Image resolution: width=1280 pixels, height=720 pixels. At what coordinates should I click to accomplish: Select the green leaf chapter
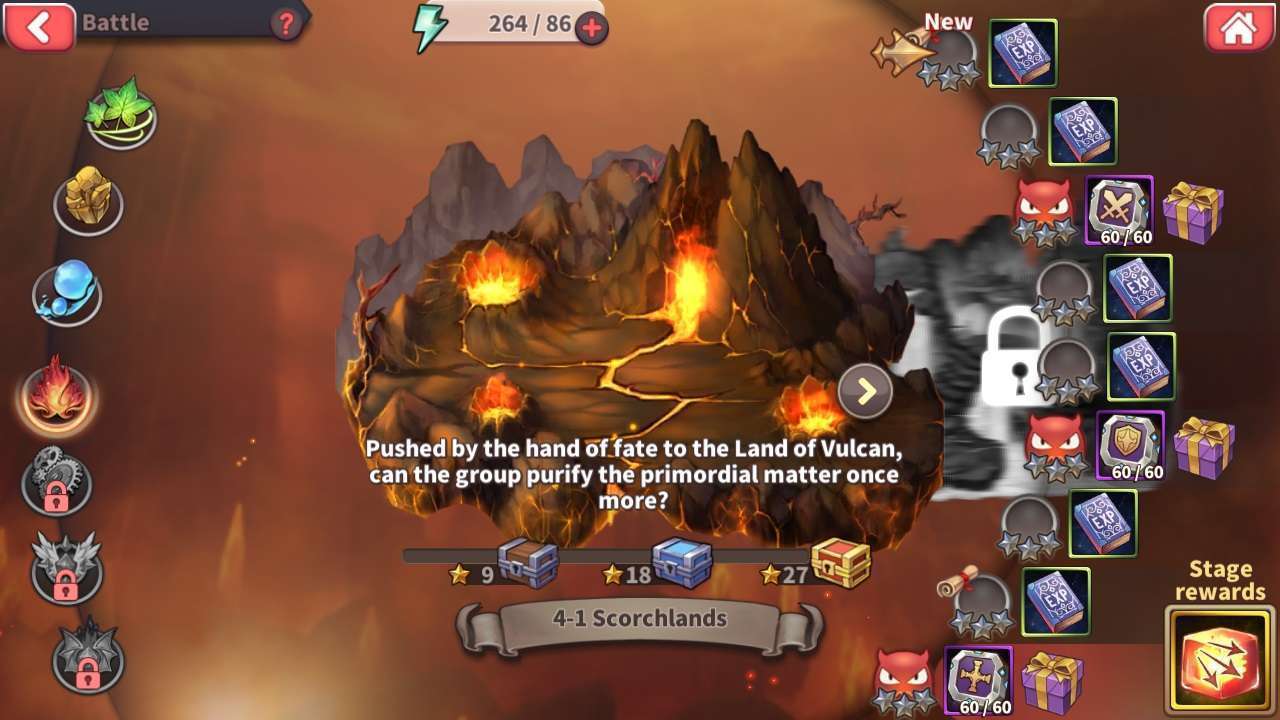point(120,112)
